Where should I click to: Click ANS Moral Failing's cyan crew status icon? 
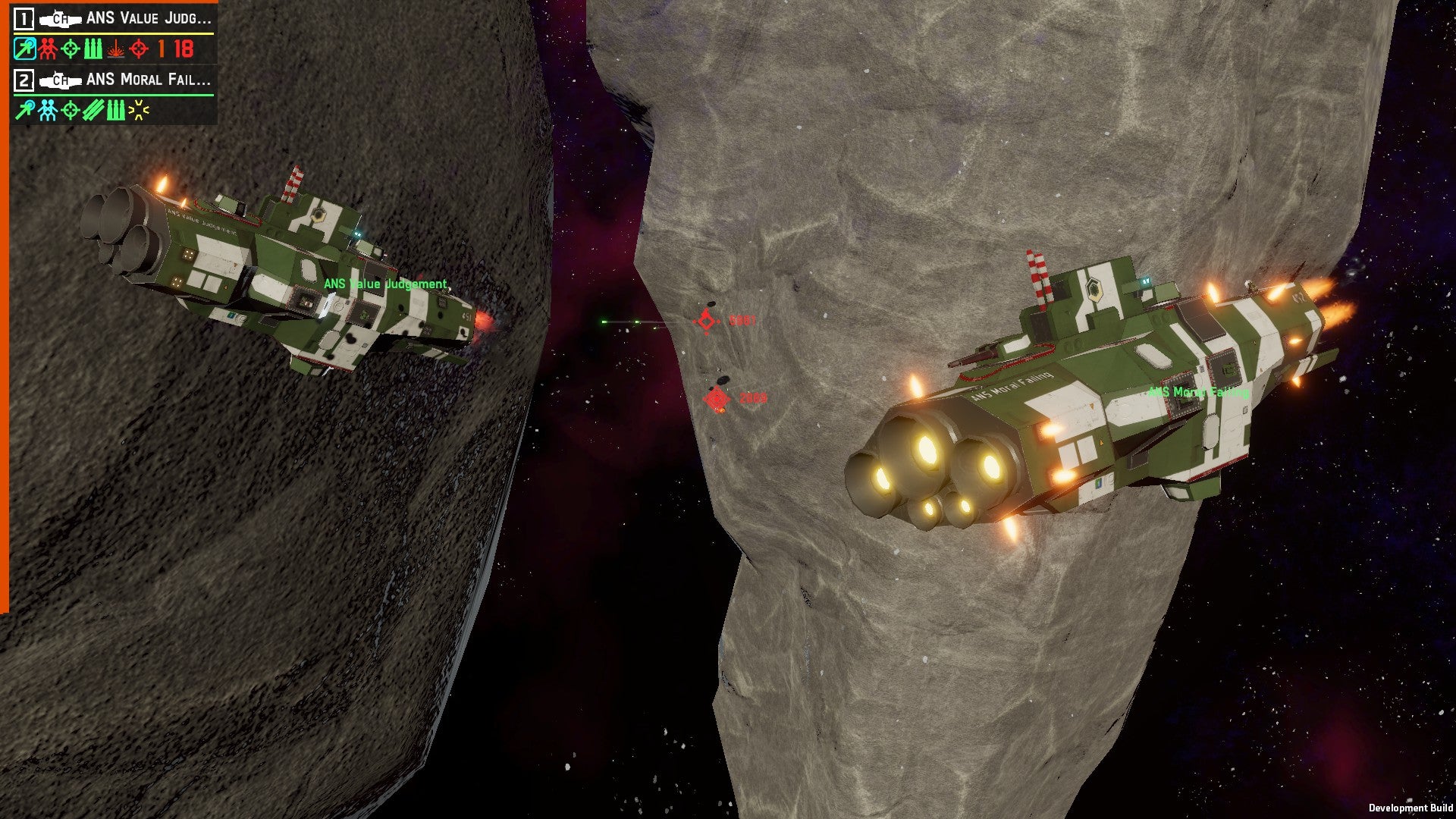click(x=48, y=111)
